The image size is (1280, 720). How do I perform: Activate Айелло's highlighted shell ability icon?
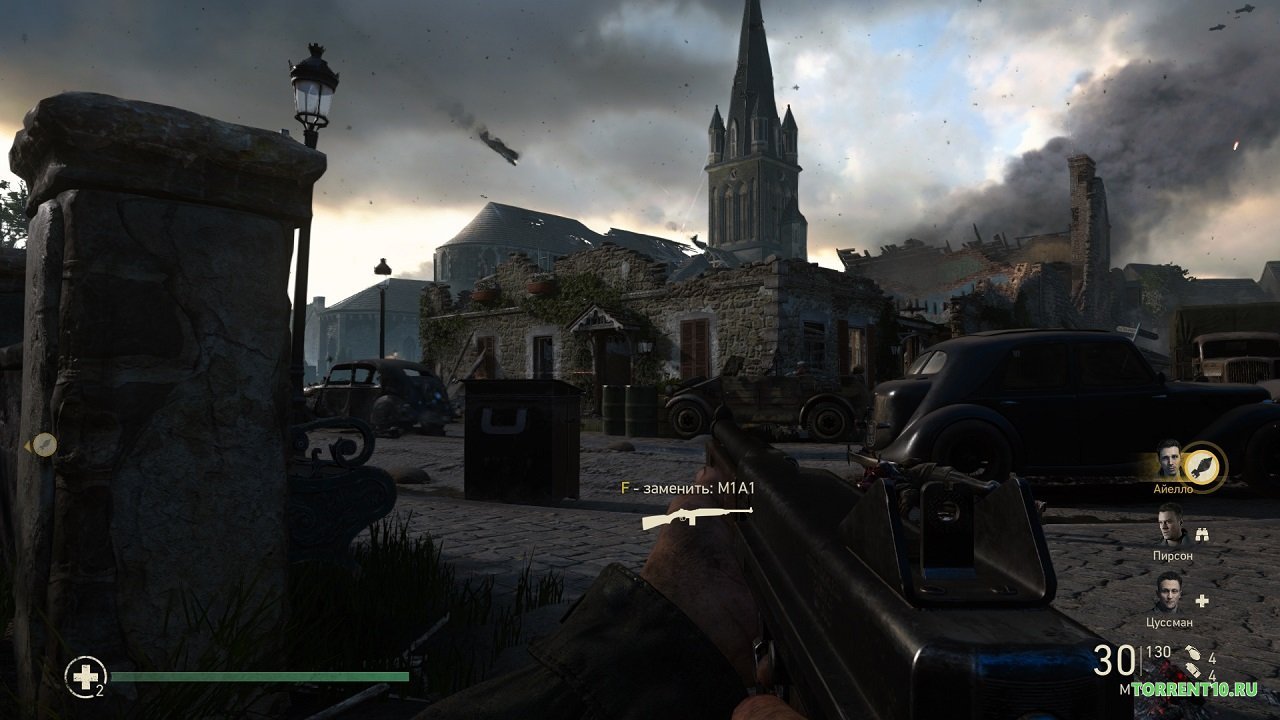click(1204, 467)
